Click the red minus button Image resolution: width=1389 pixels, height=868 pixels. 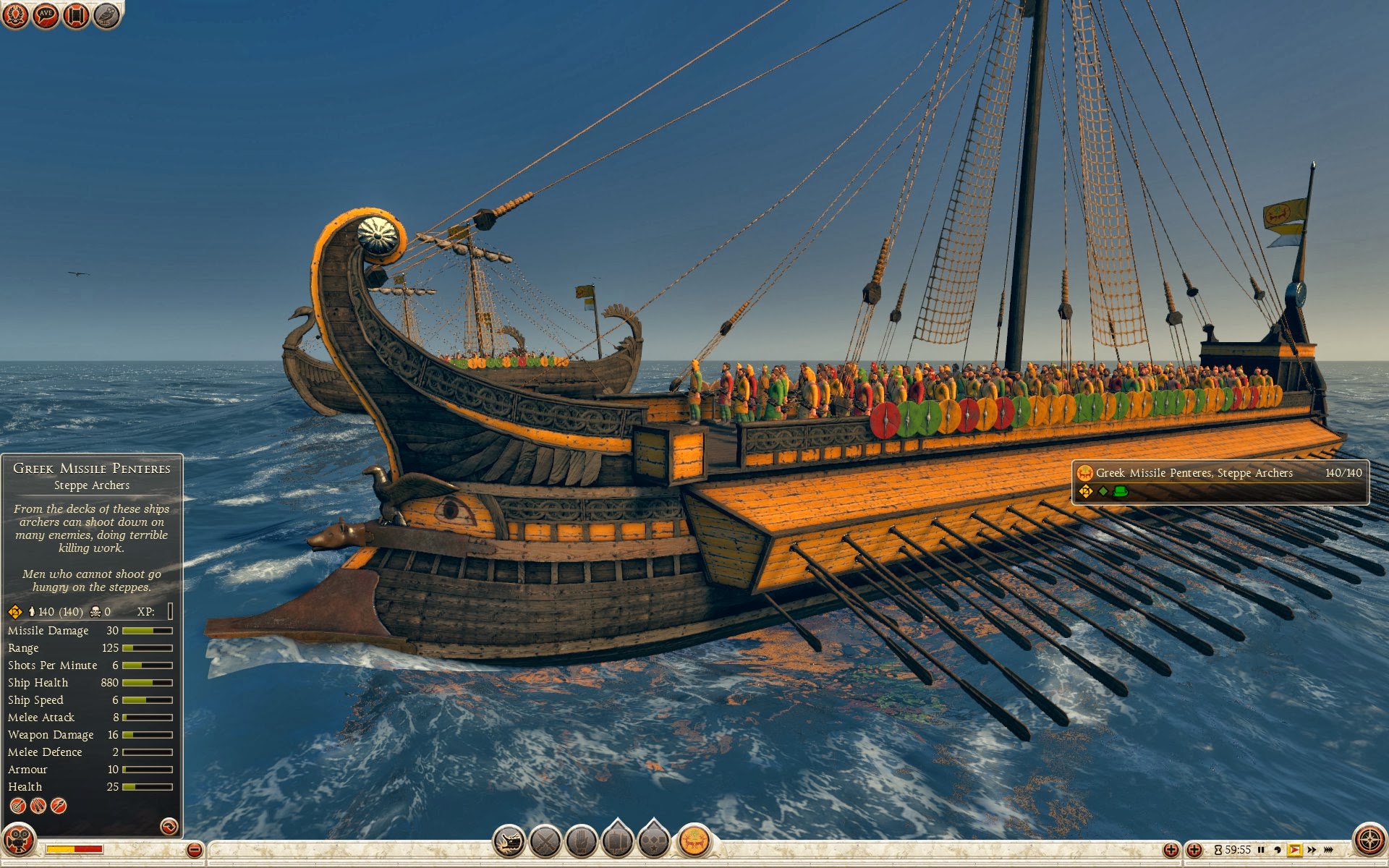tap(194, 850)
